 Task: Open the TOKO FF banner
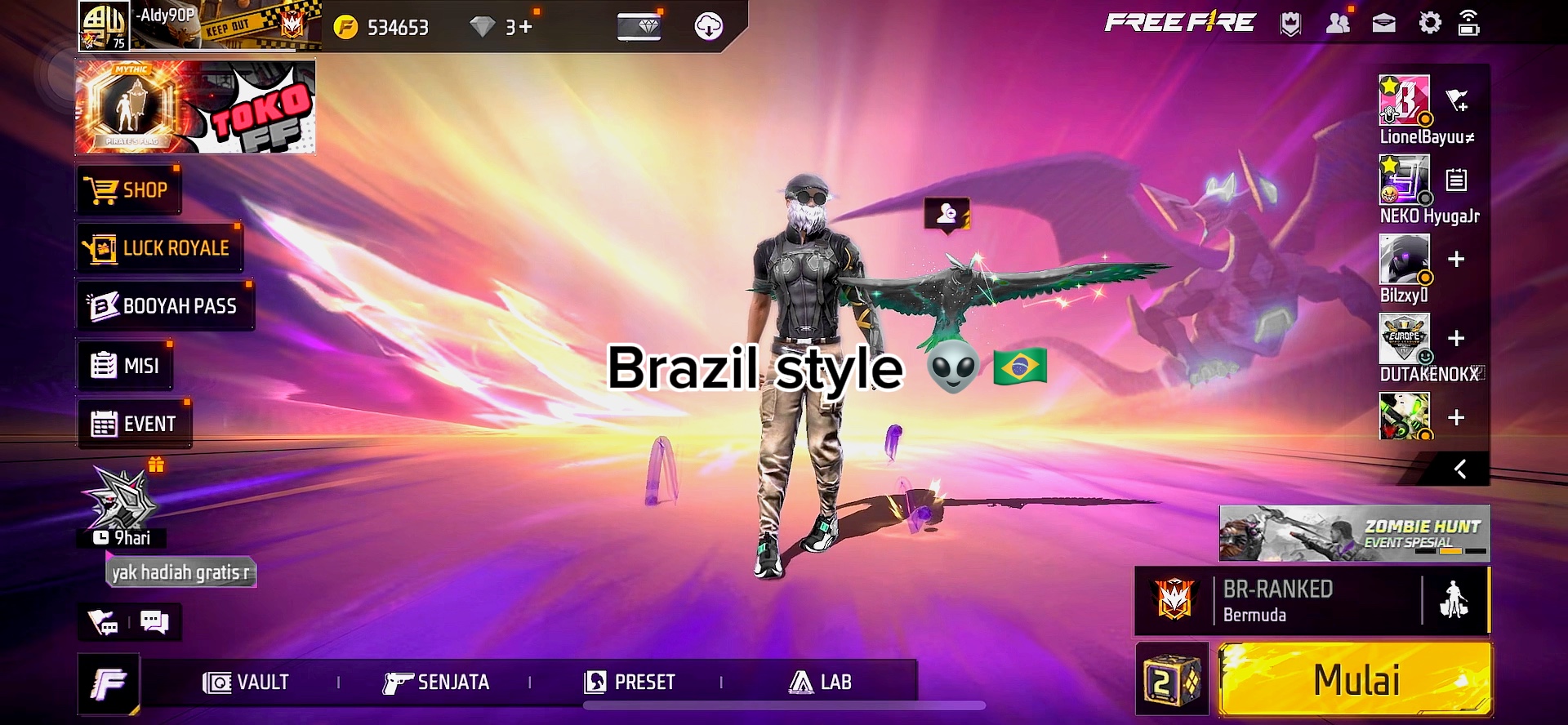196,106
